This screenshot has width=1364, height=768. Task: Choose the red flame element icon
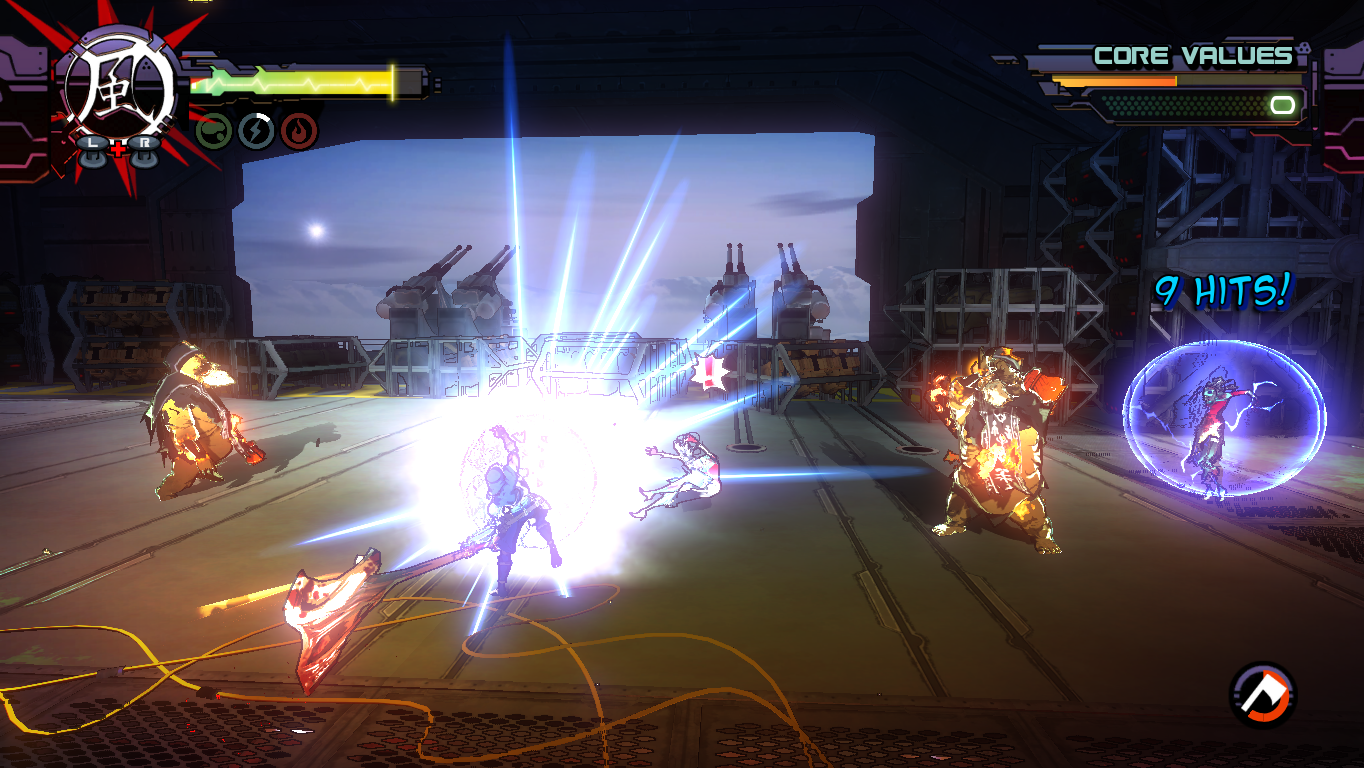299,131
